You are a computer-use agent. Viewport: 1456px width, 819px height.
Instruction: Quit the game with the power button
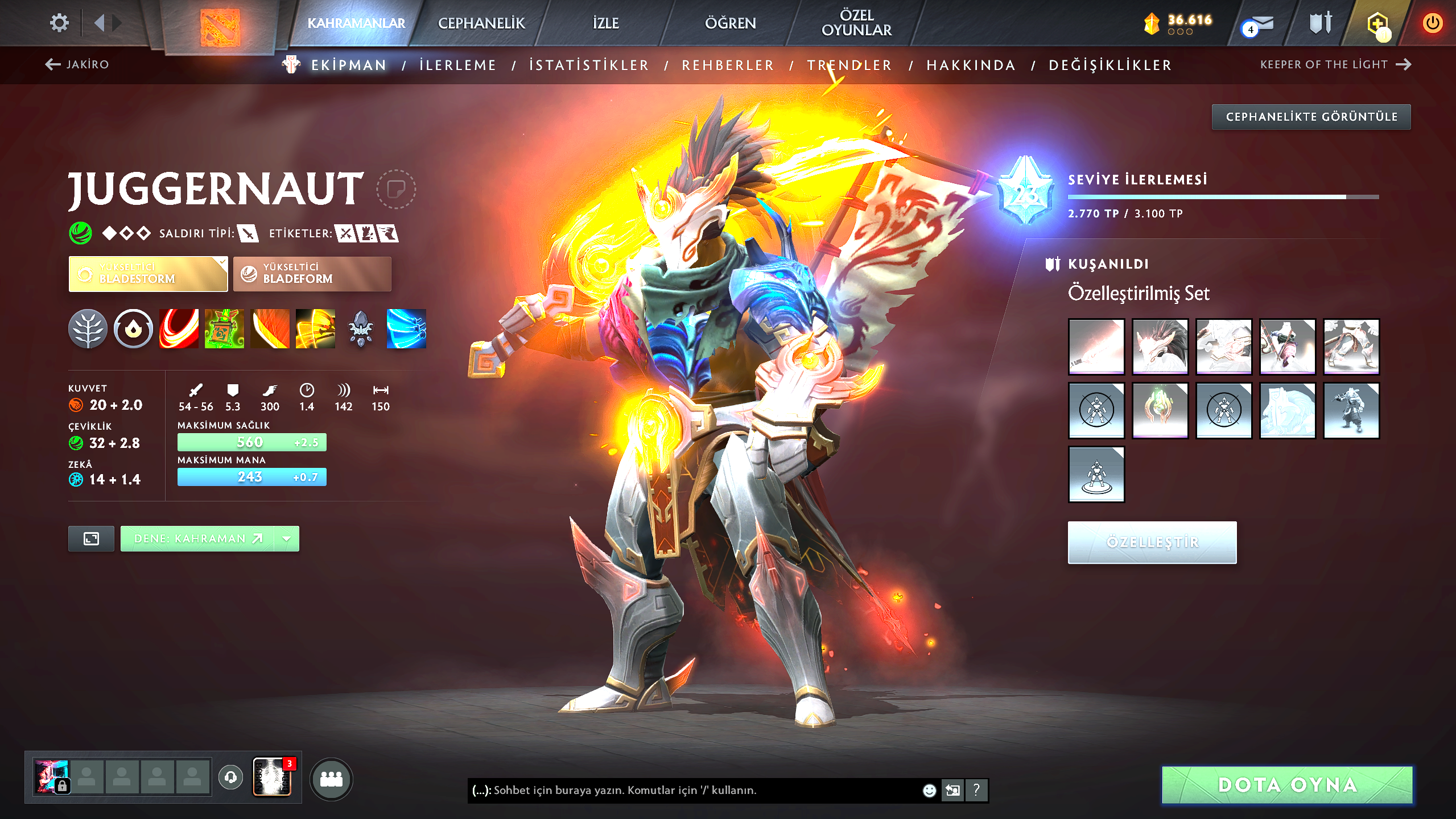coord(1432,23)
